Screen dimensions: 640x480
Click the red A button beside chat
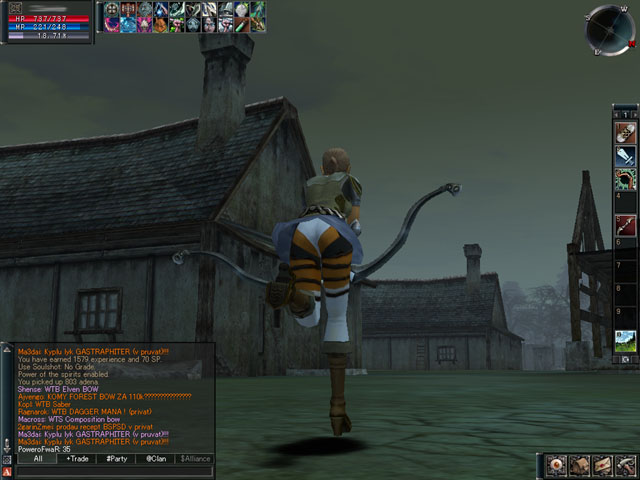tap(7, 471)
